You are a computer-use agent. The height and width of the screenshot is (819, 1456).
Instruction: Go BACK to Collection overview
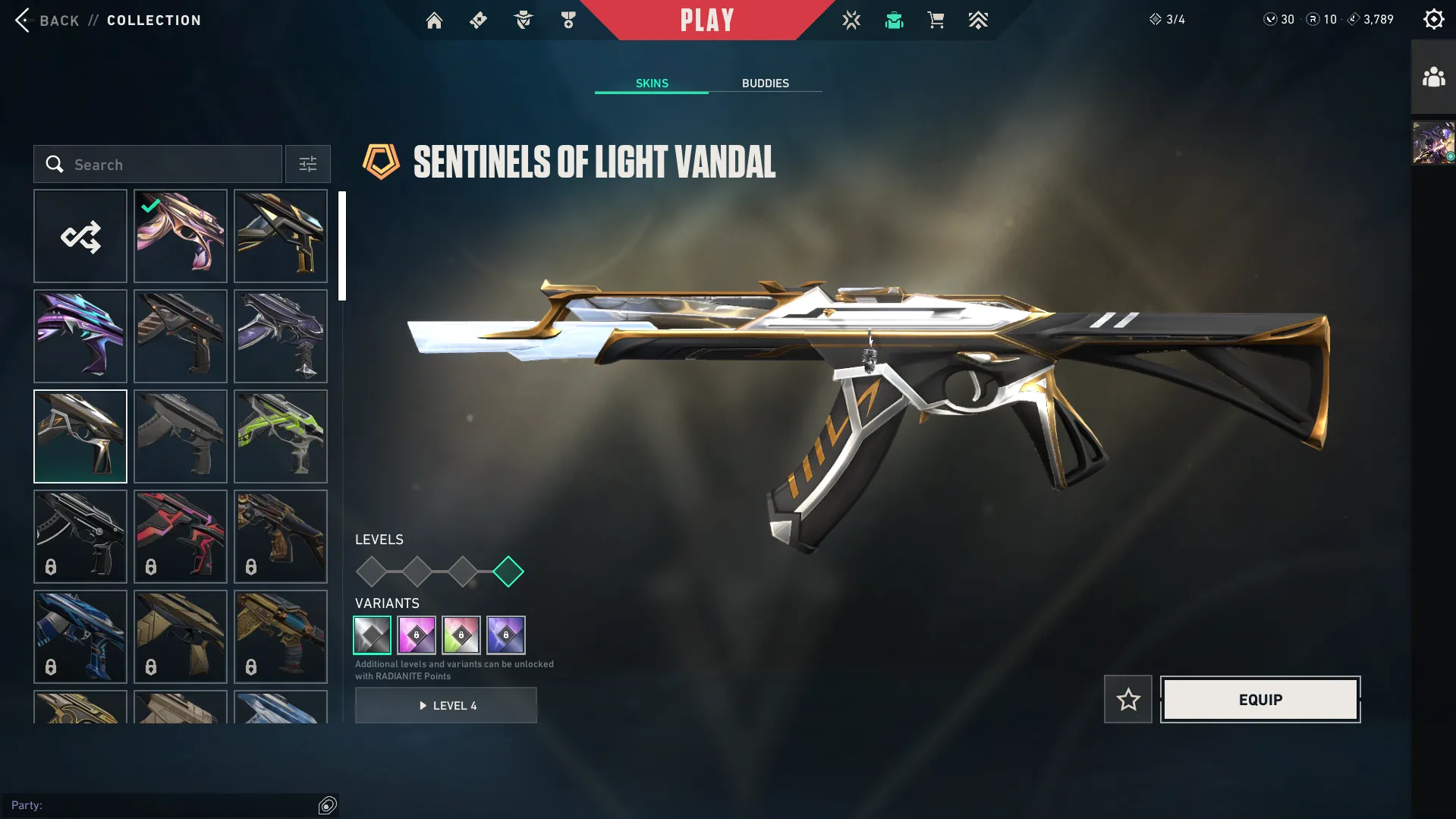(49, 20)
